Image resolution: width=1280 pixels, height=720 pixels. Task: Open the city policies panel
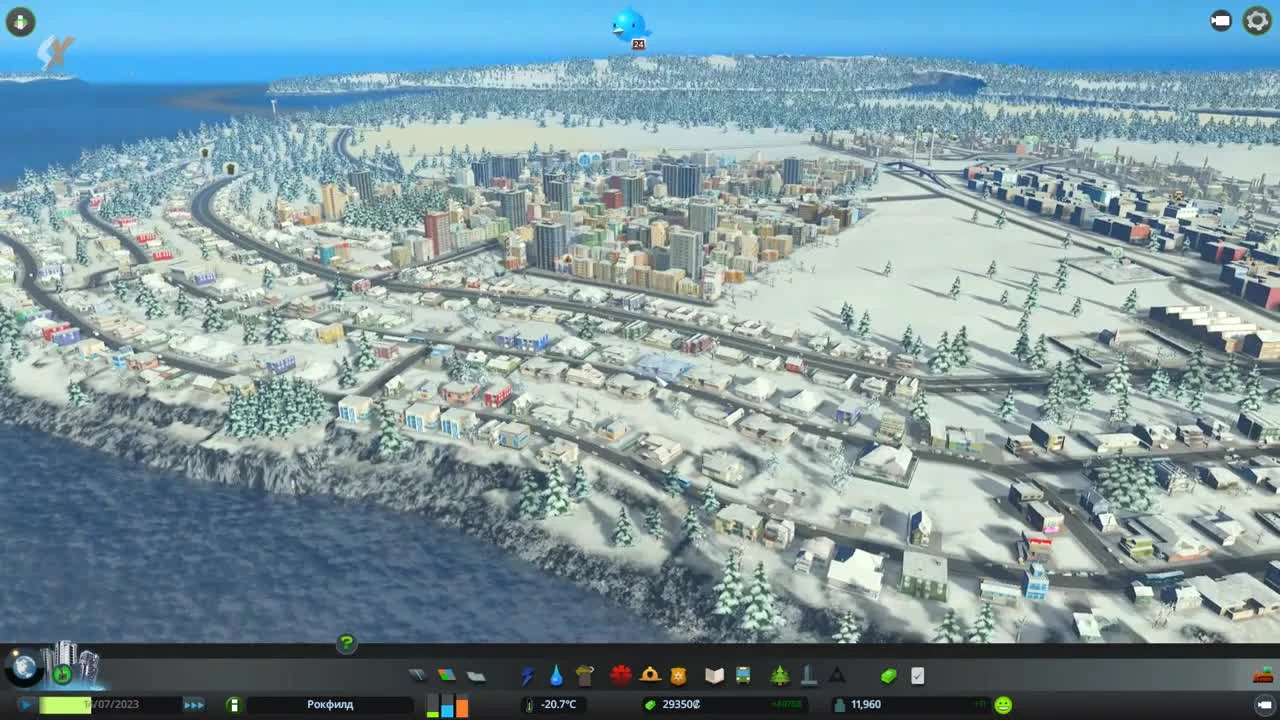point(918,676)
